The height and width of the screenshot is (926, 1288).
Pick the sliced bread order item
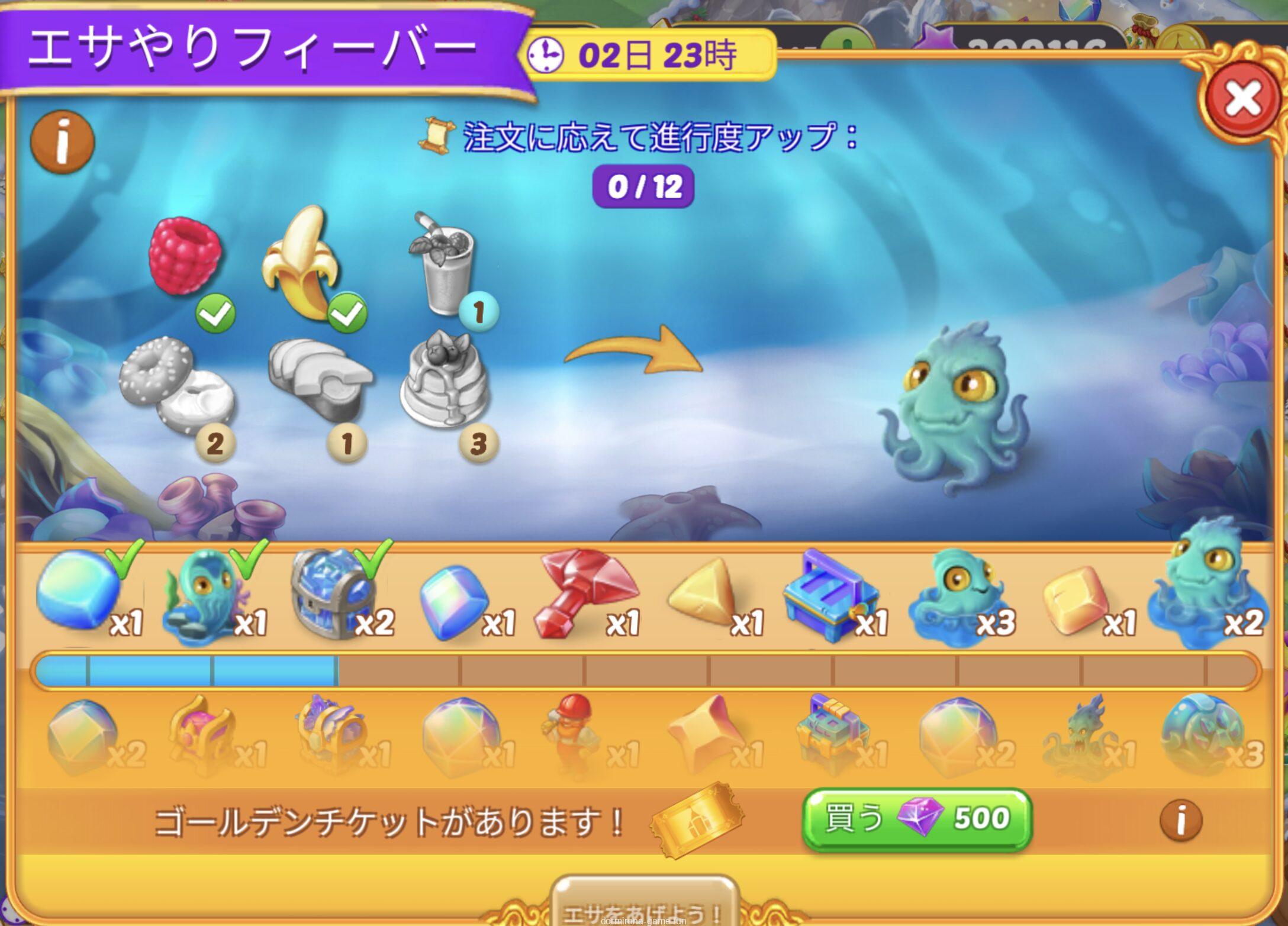(x=320, y=379)
